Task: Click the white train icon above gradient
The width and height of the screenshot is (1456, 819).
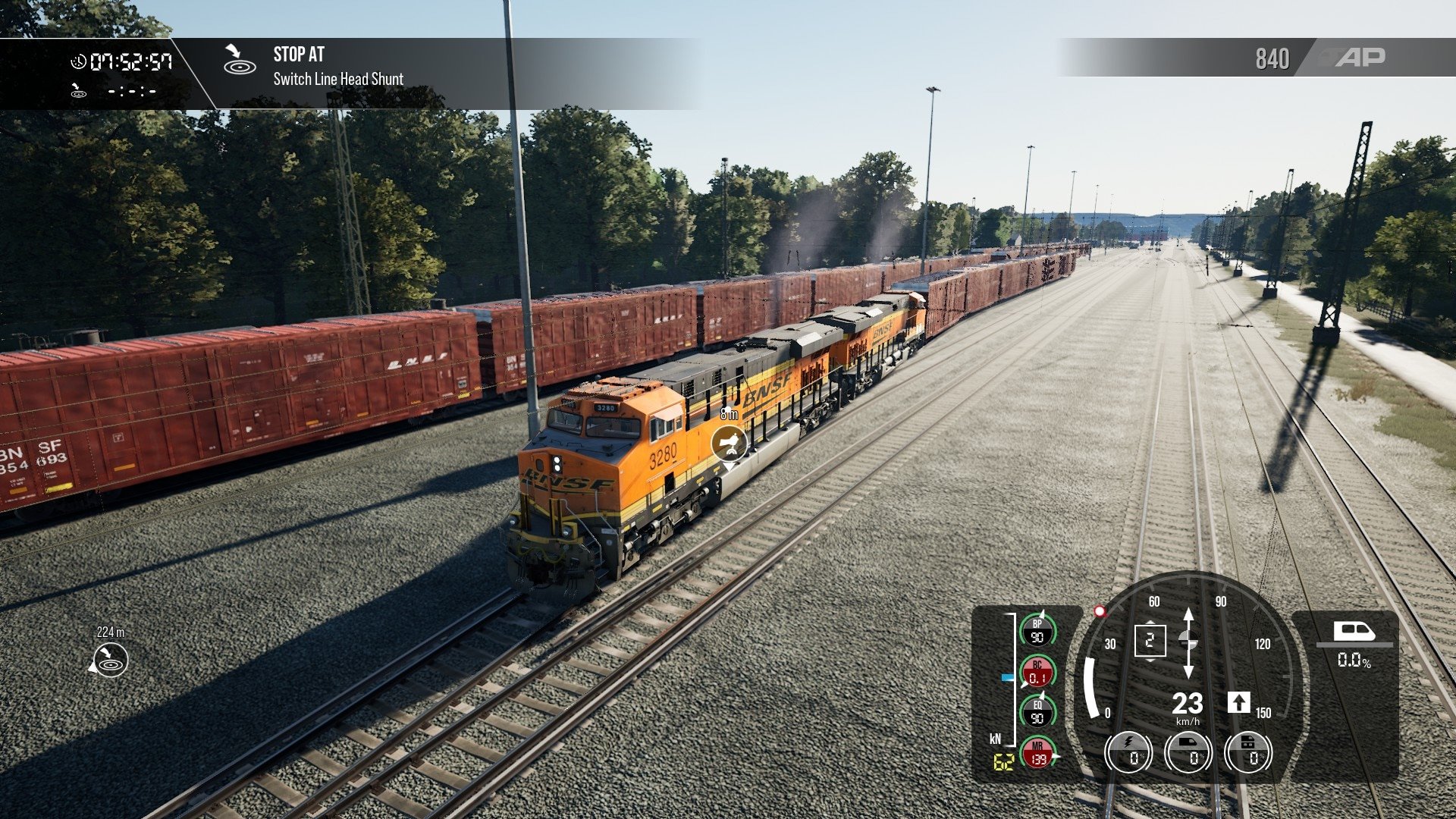Action: pos(1354,631)
